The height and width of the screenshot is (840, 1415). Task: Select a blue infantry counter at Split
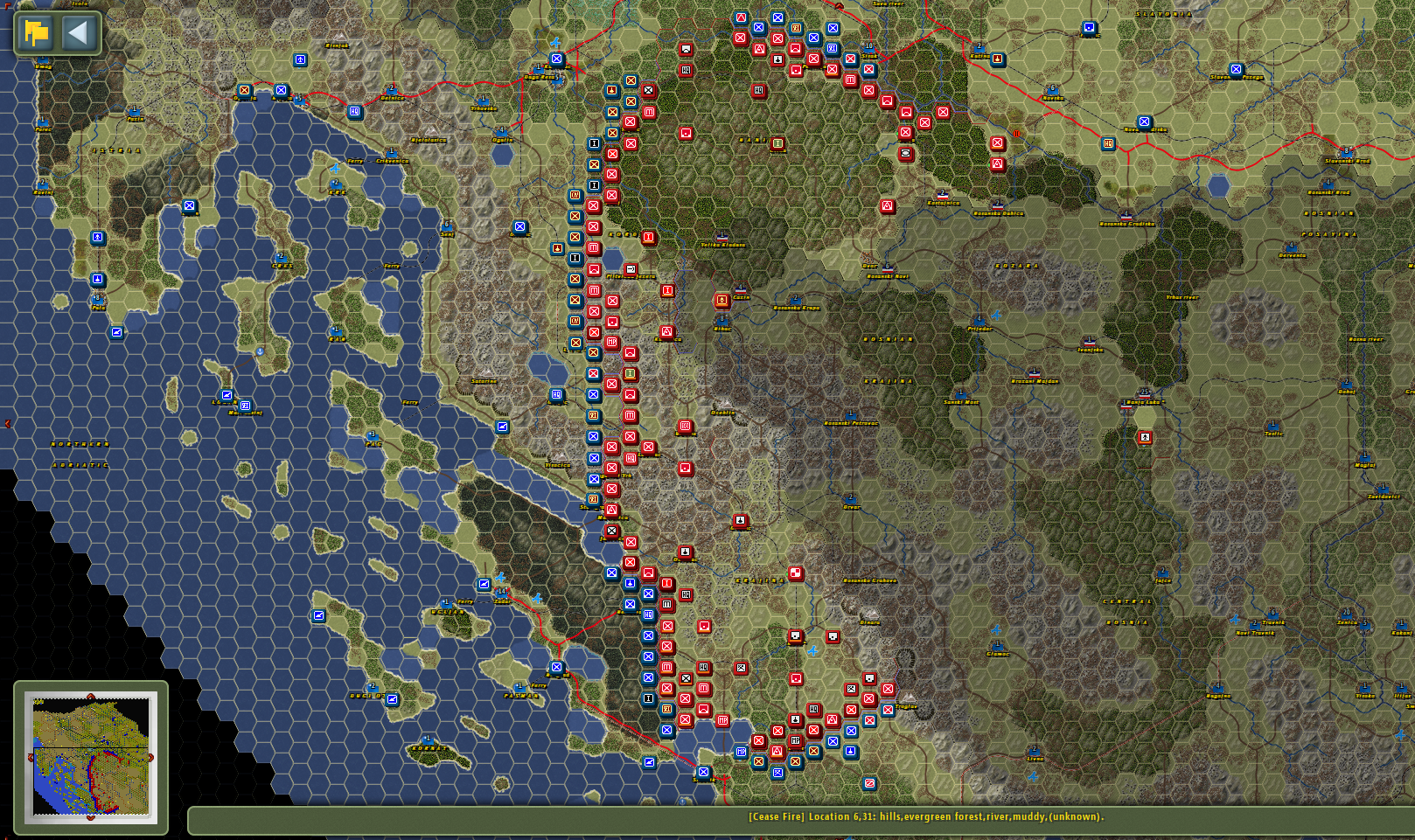(703, 771)
